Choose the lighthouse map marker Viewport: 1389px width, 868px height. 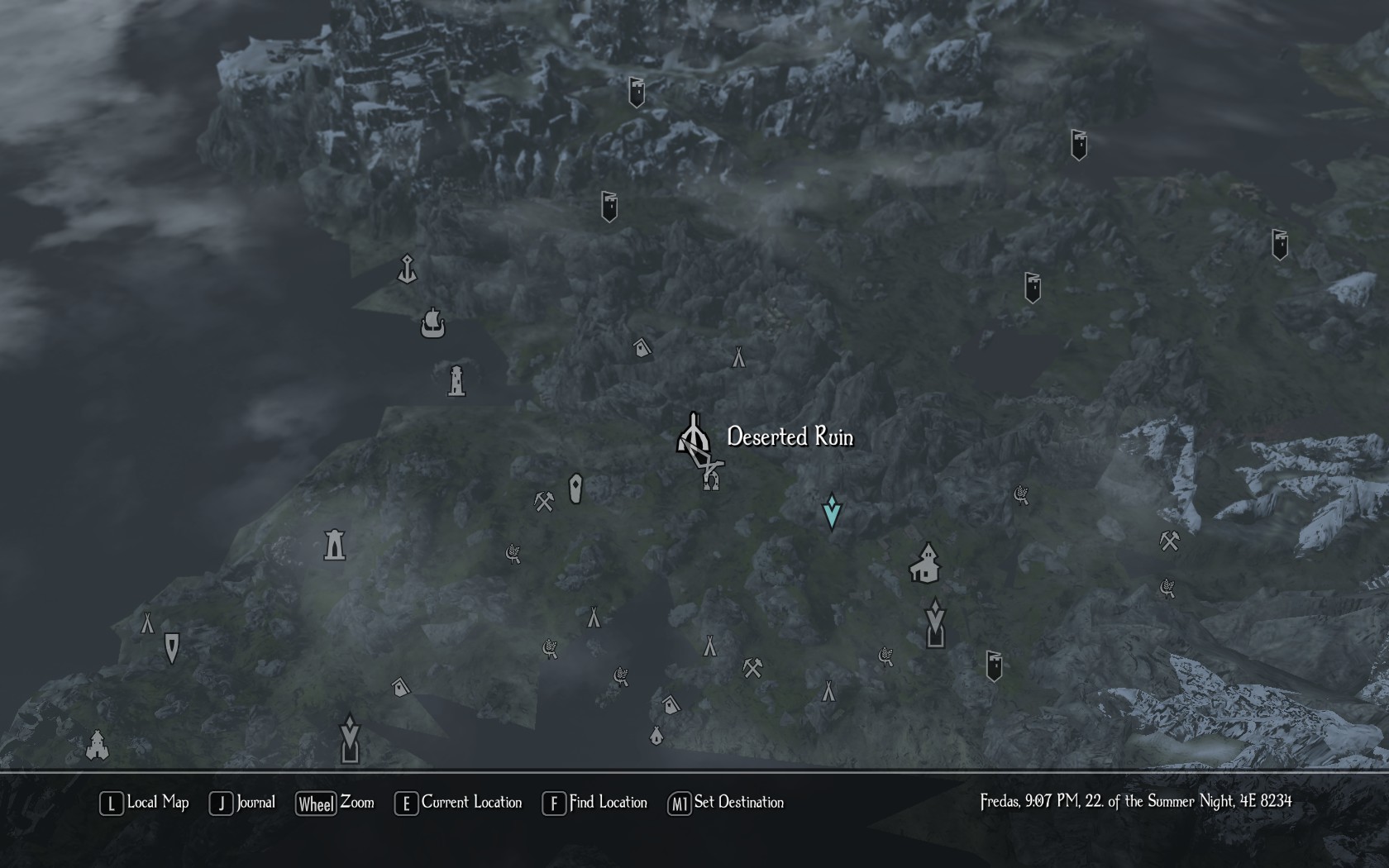point(456,380)
